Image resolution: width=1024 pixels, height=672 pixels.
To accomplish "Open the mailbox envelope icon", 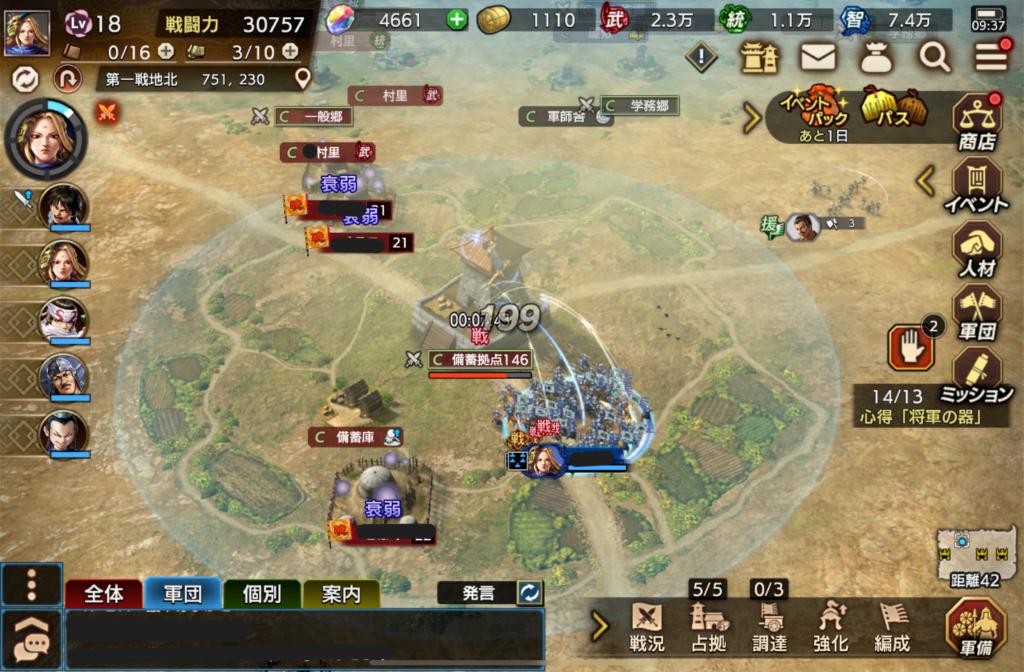I will point(818,58).
